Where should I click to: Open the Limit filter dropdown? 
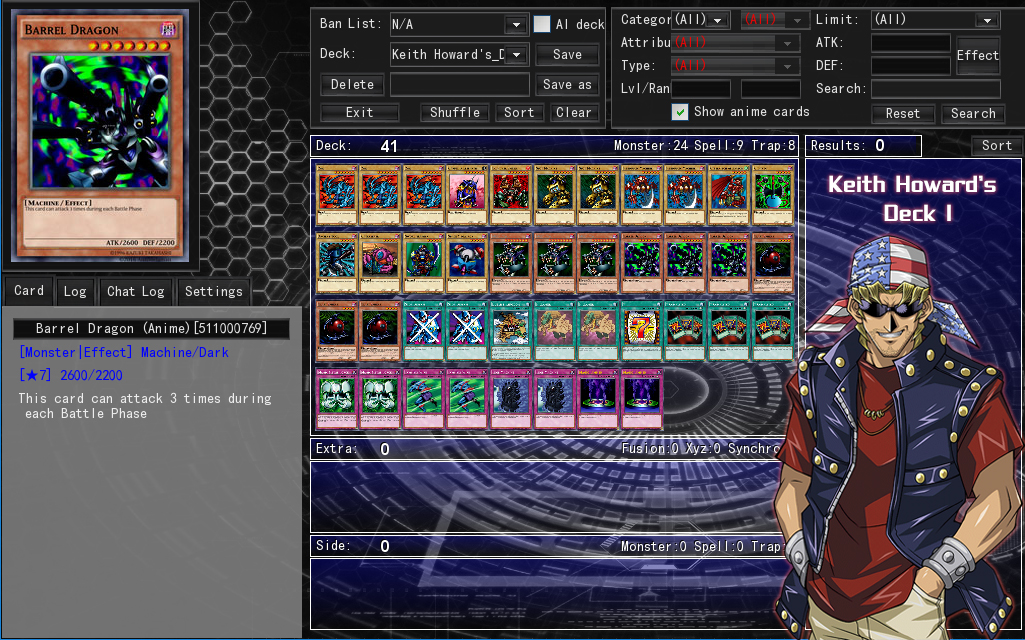tap(987, 21)
